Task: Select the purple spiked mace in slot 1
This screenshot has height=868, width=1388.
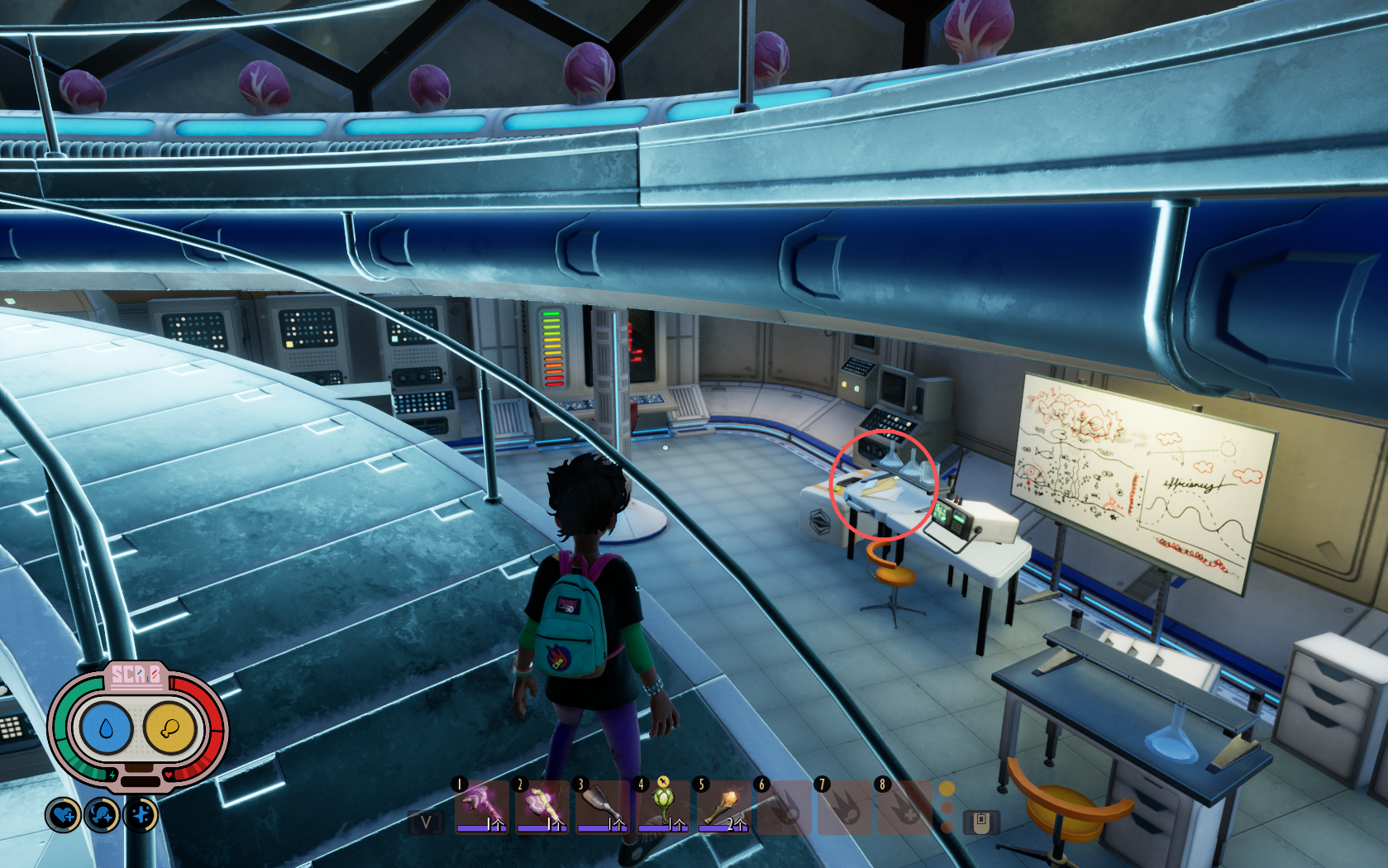Action: click(481, 807)
